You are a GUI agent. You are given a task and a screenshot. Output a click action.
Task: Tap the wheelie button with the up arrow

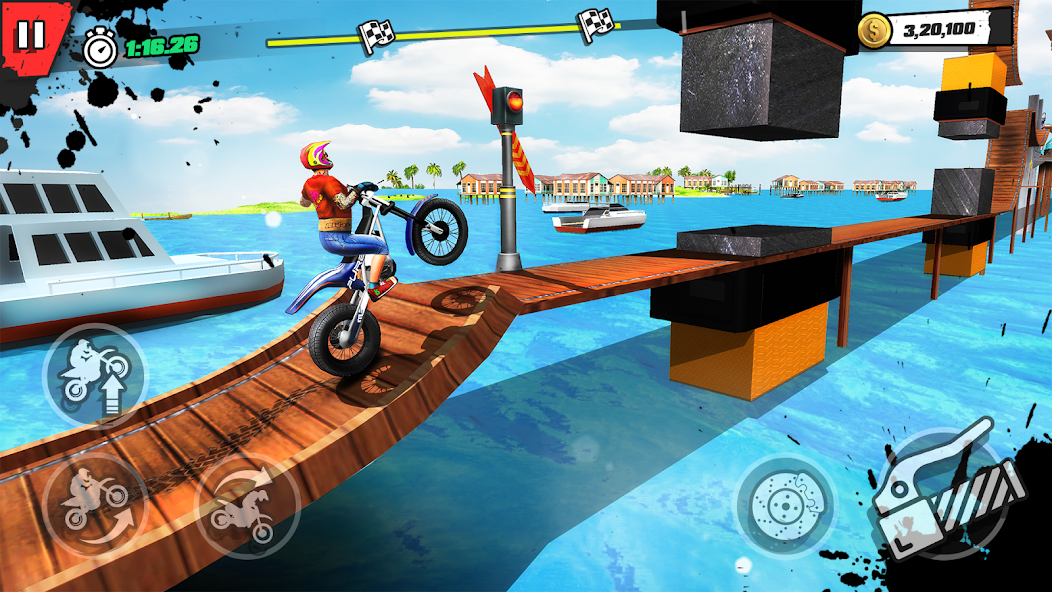[92, 374]
